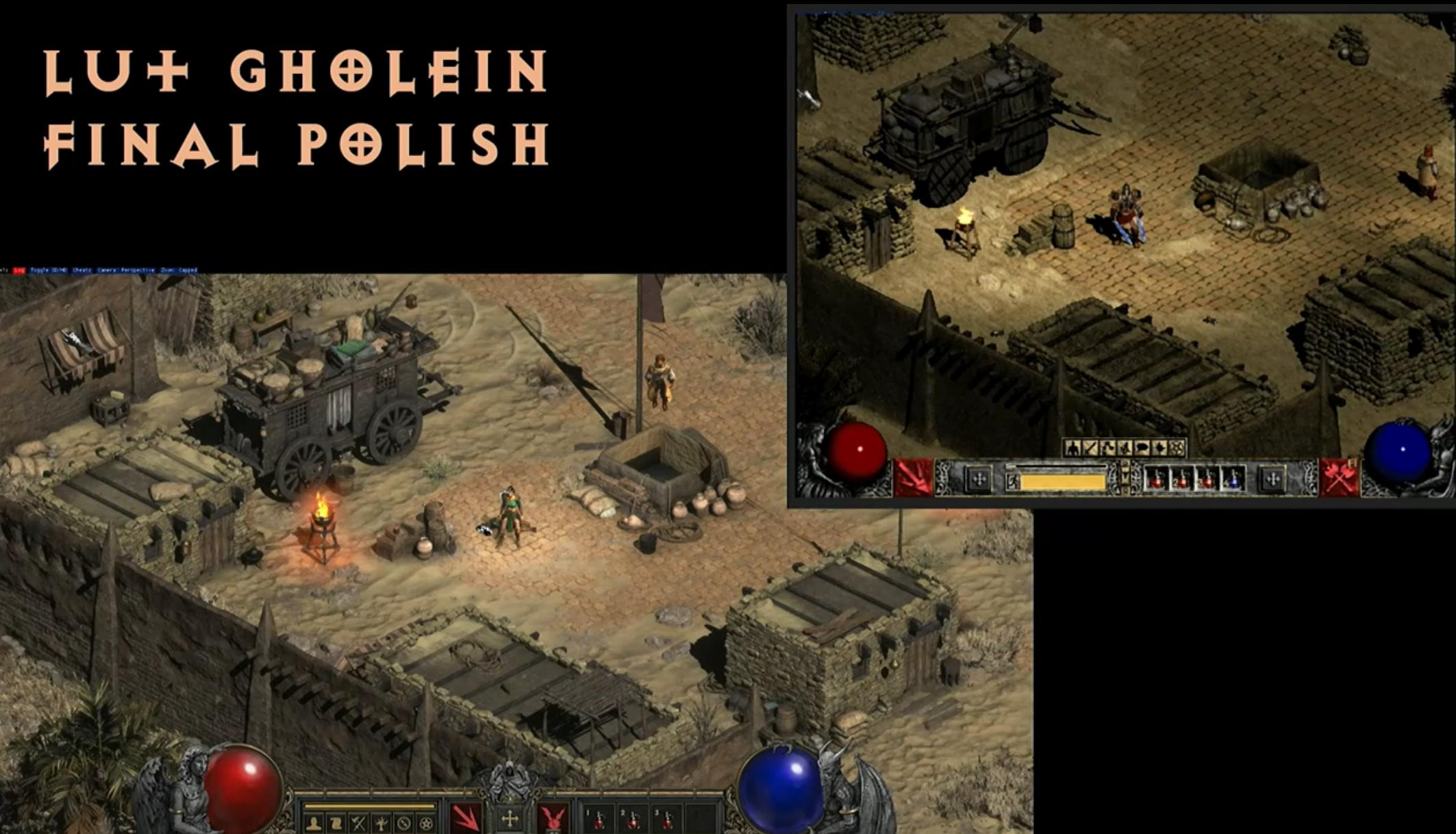The image size is (1456, 834).
Task: Click the Toggle SD/HD debug button
Action: 49,270
